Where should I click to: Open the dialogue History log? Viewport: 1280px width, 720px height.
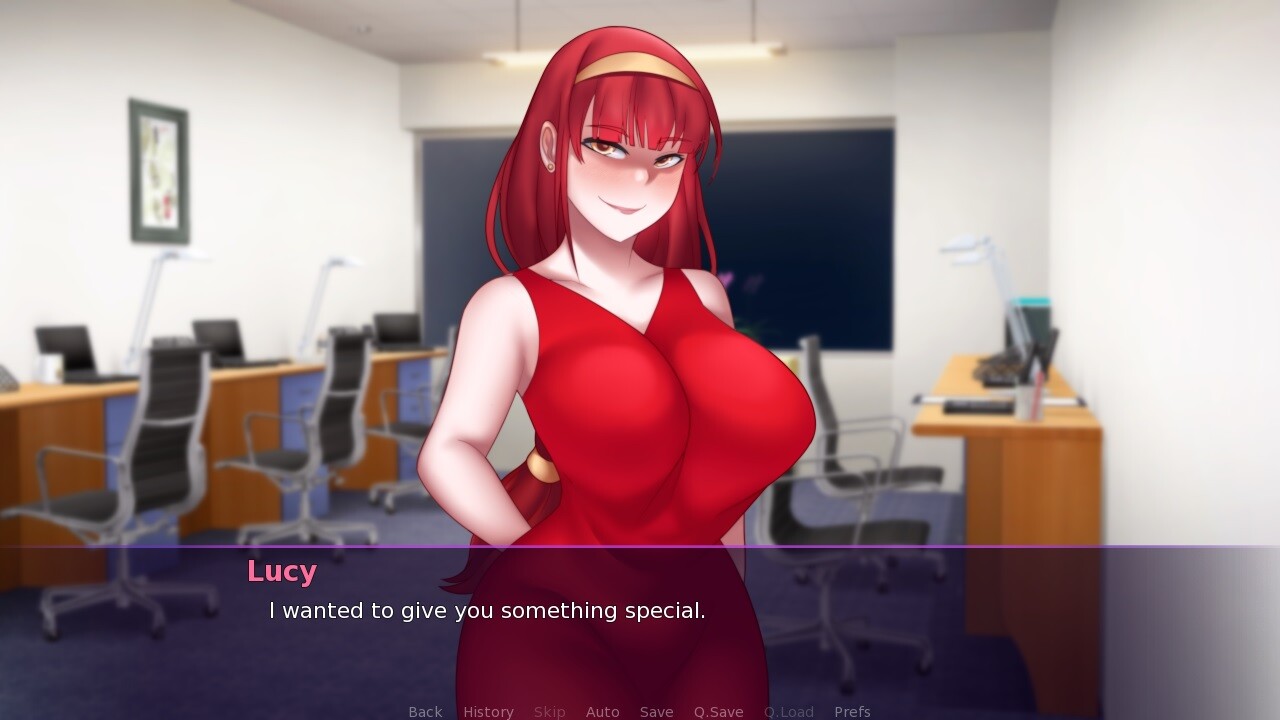point(487,711)
